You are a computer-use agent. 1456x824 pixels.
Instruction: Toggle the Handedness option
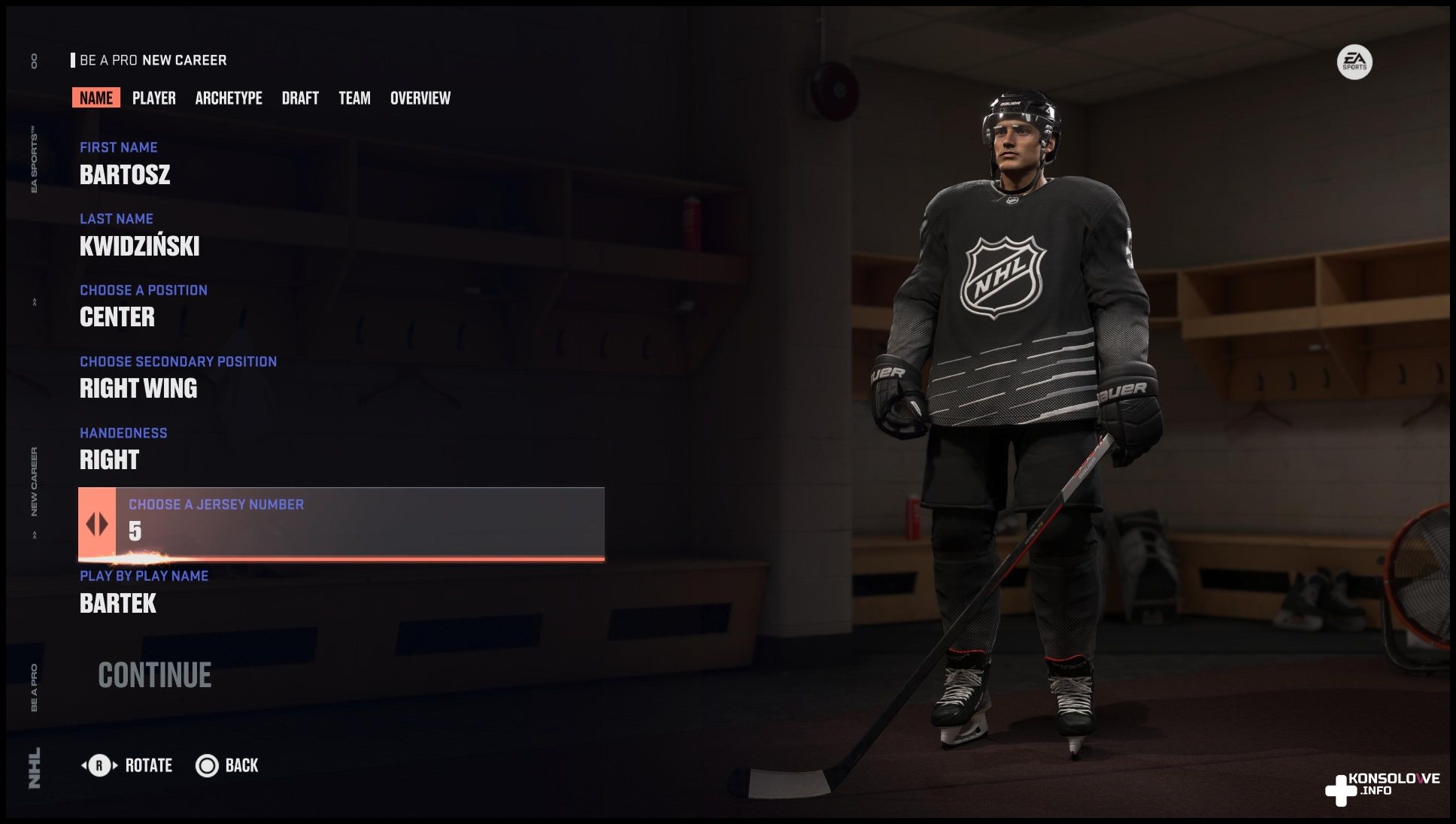(x=110, y=459)
